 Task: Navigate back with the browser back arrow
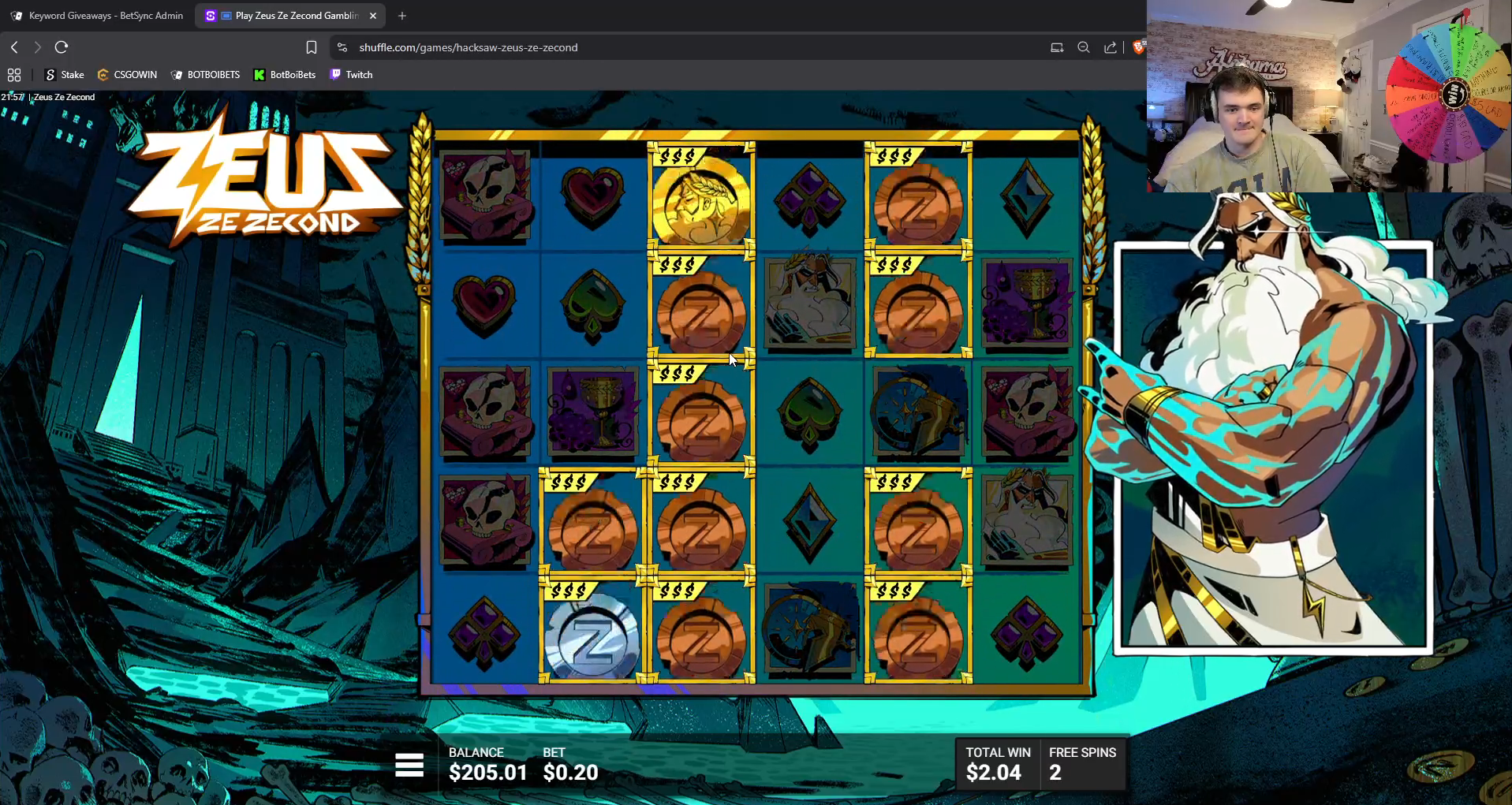tap(14, 47)
